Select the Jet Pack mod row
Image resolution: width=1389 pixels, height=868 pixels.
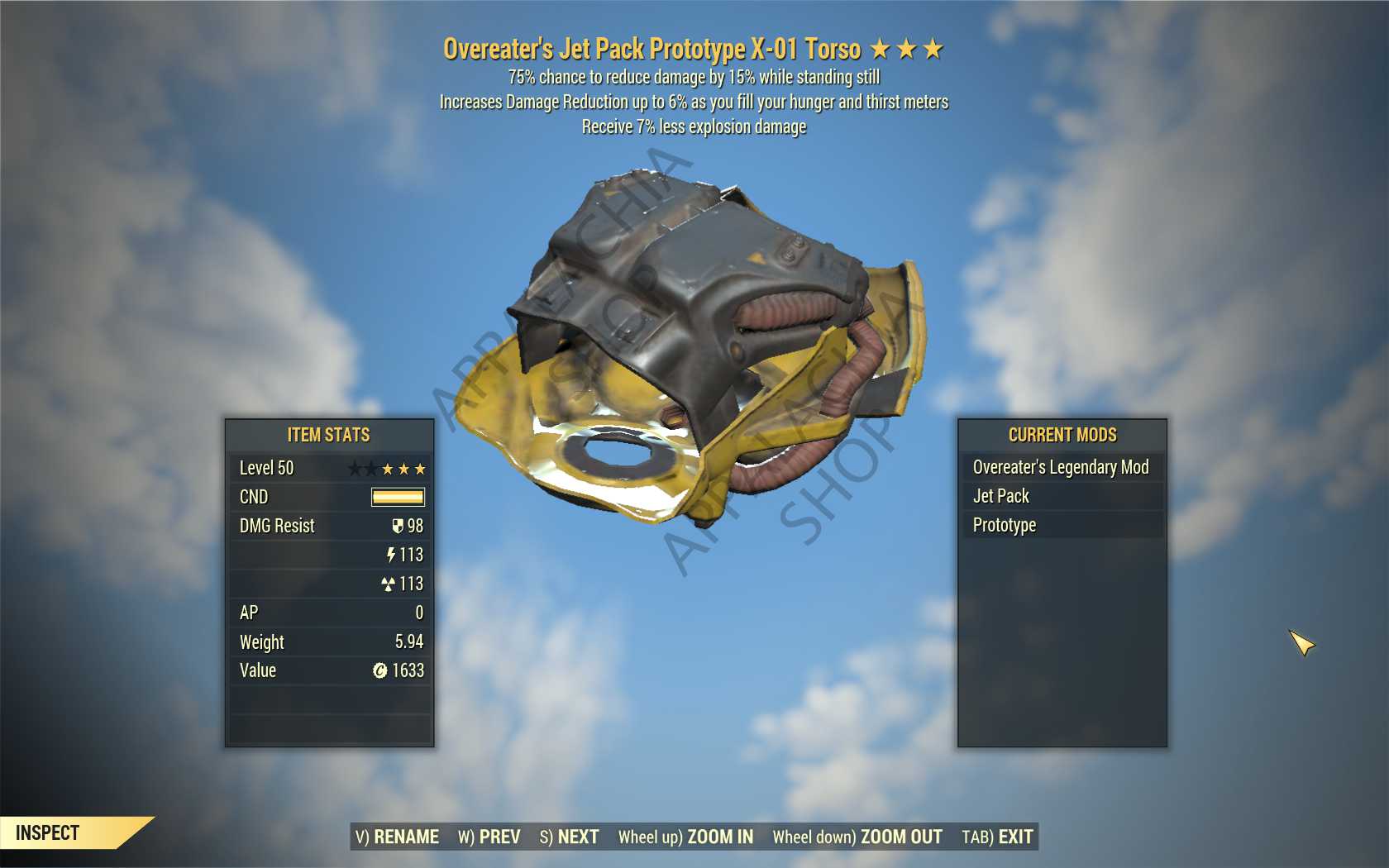tap(1062, 496)
